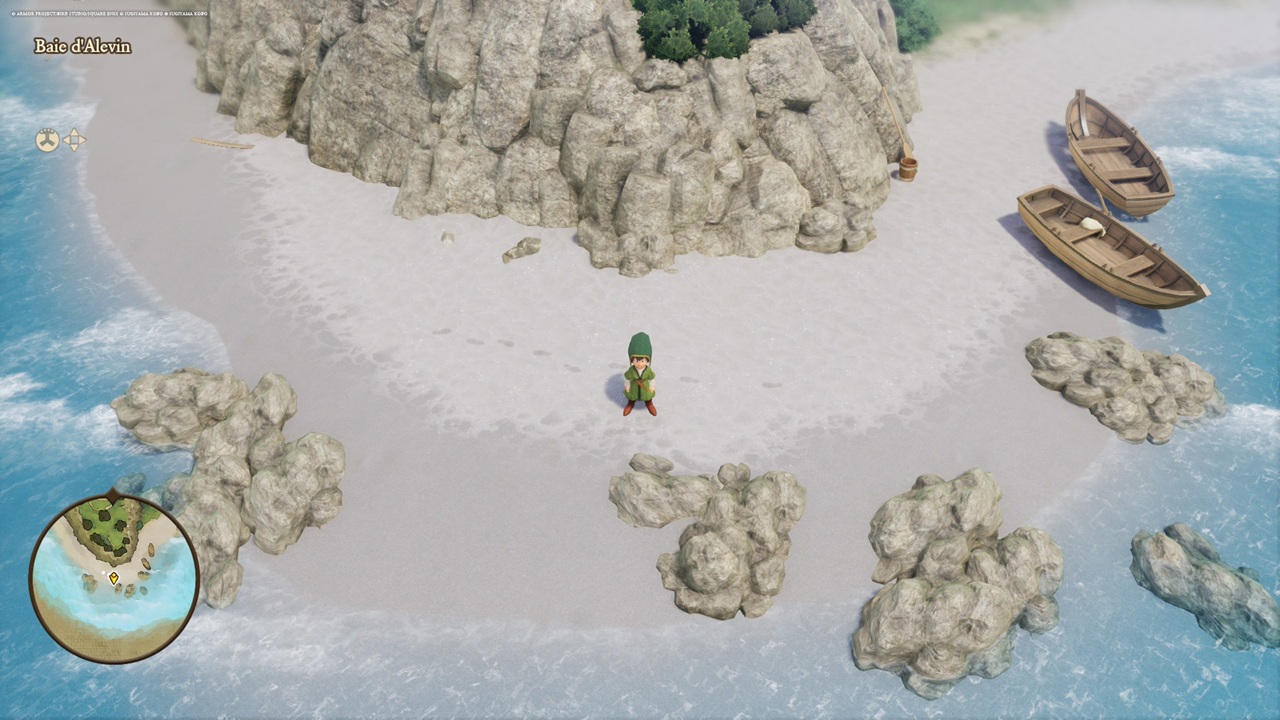This screenshot has width=1280, height=720.
Task: Click the round three-pronged HUD icon
Action: pyautogui.click(x=47, y=140)
